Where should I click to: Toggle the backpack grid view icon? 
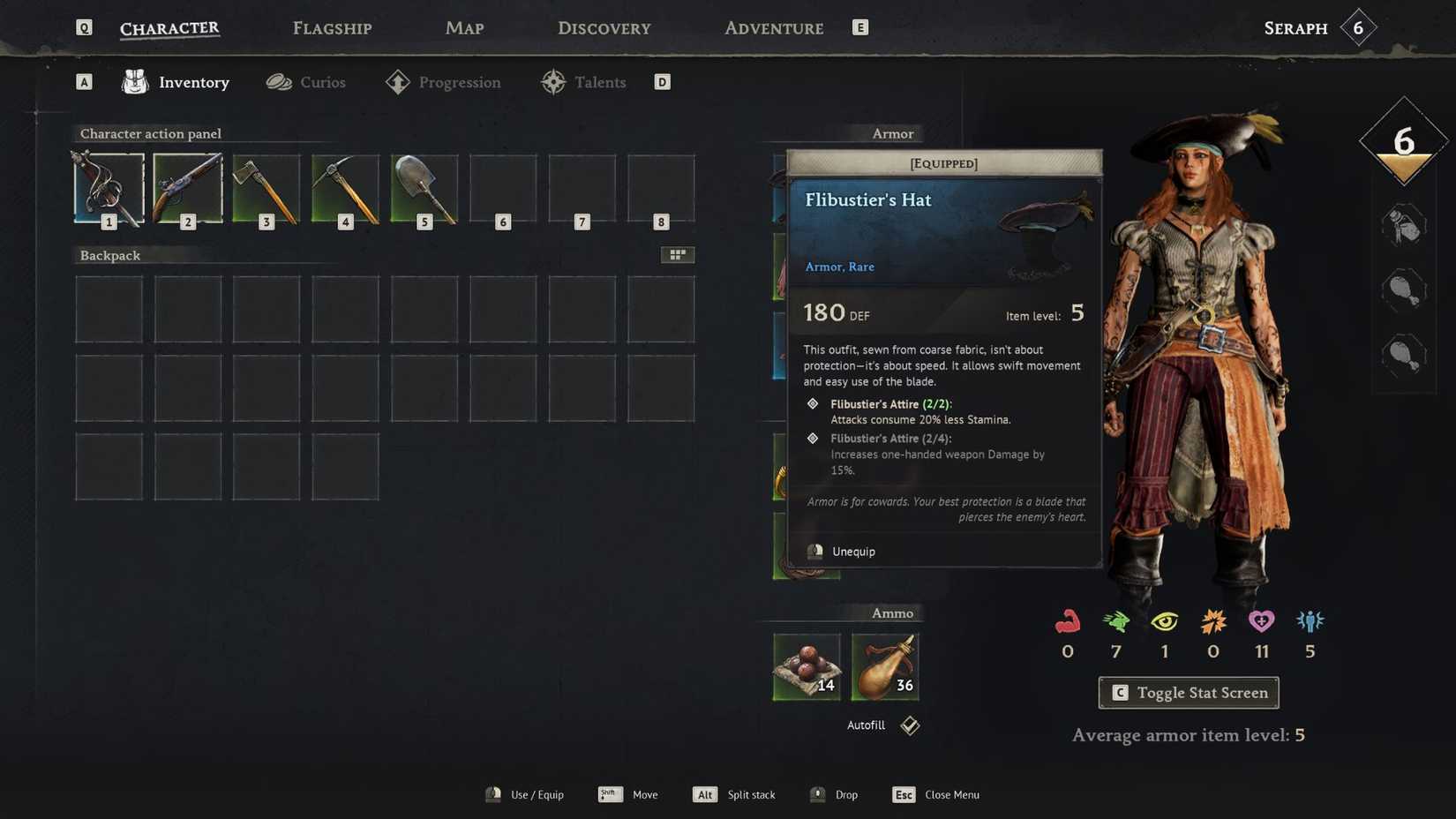point(678,254)
